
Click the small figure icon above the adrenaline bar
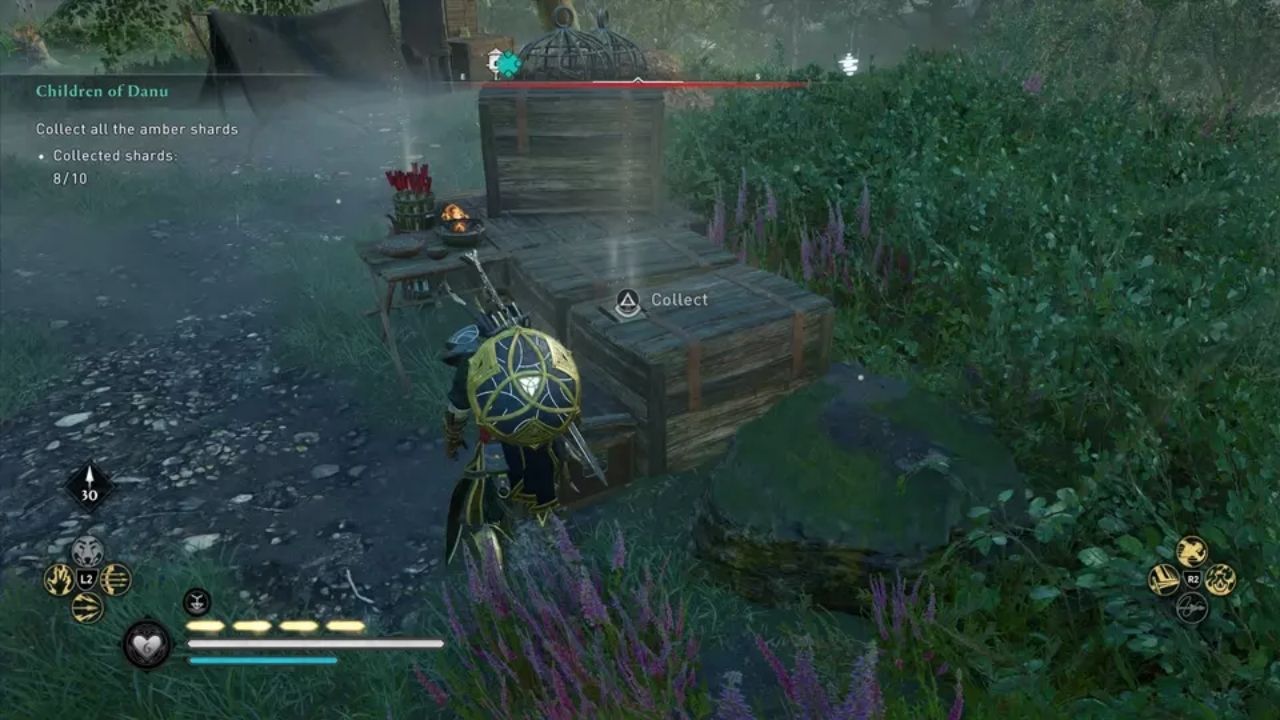[x=196, y=600]
